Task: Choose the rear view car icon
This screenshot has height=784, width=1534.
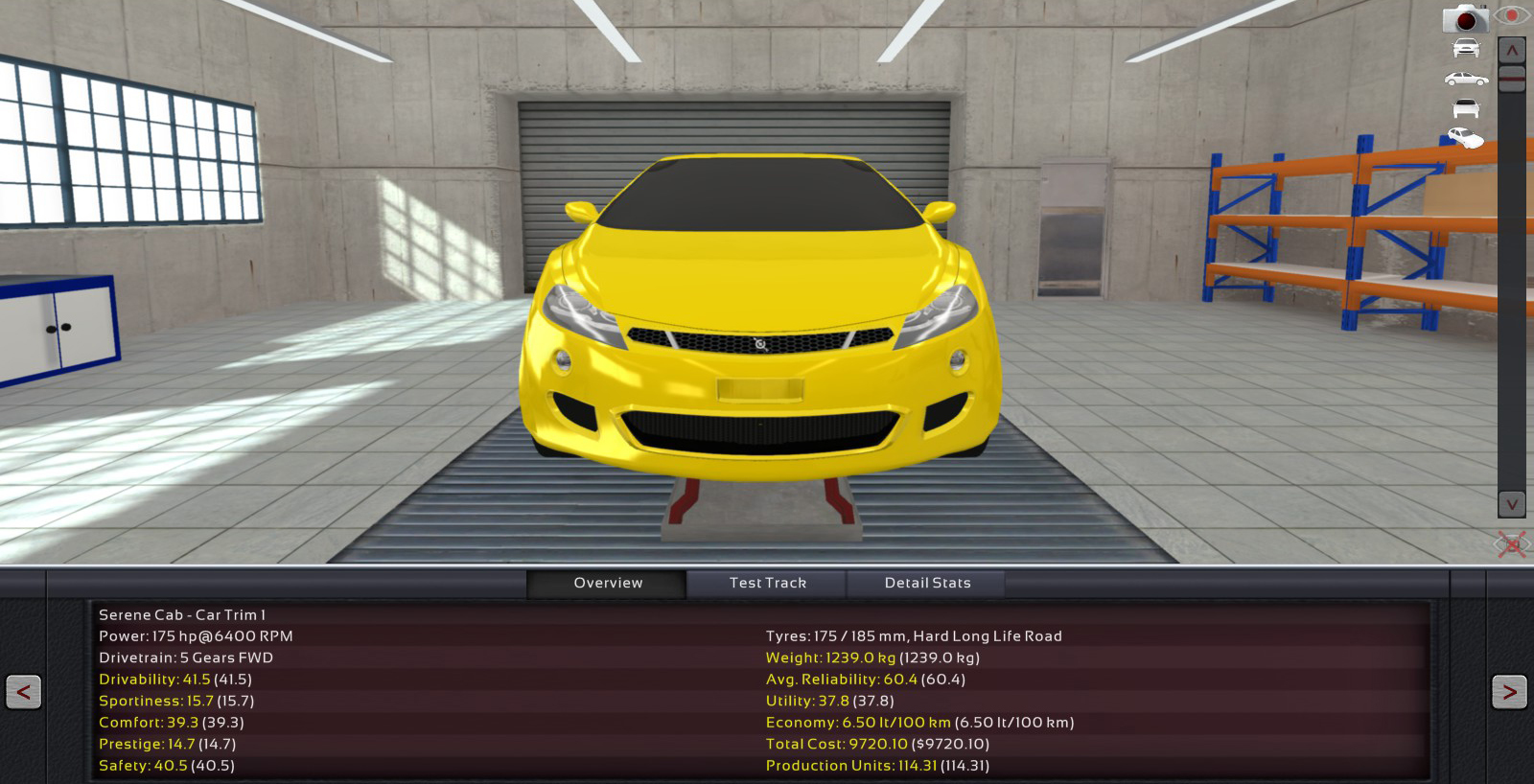Action: coord(1466,108)
